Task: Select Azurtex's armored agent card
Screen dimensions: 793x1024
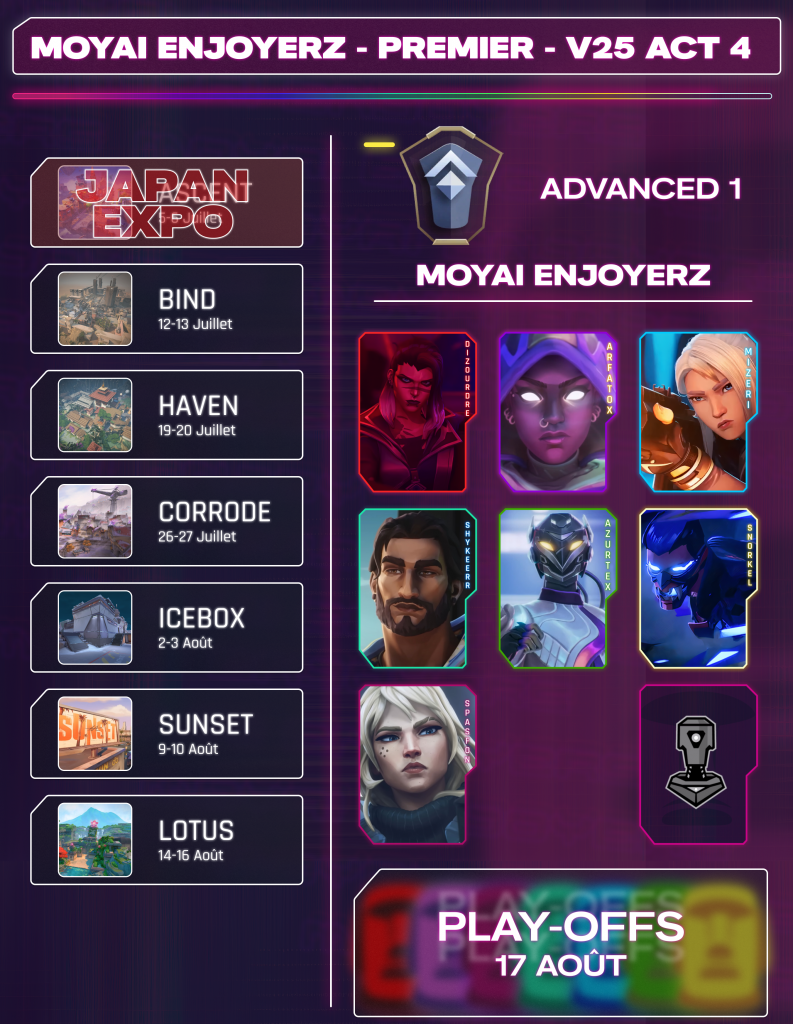Action: pos(555,588)
